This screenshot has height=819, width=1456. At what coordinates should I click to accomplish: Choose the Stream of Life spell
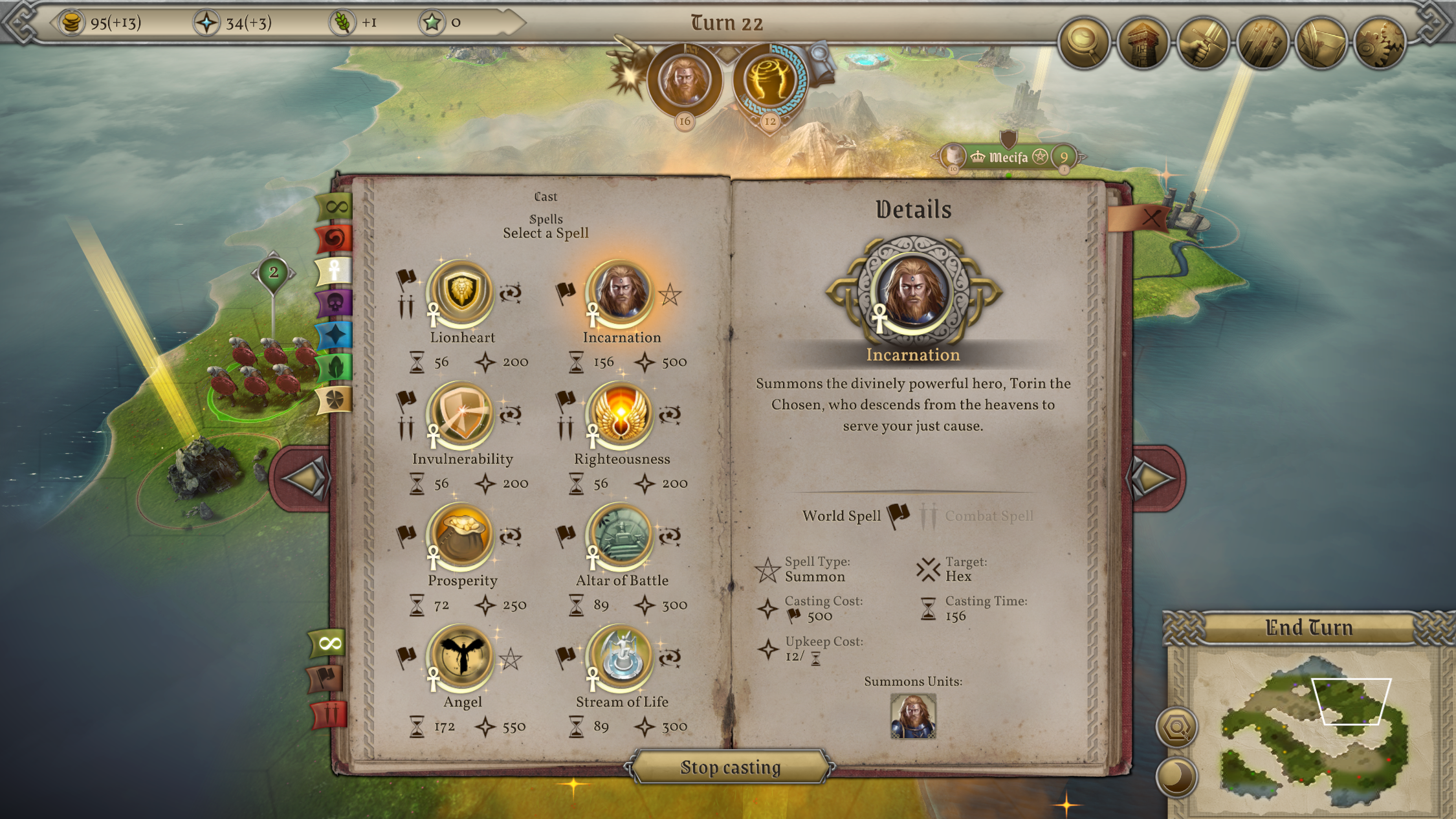point(621,658)
